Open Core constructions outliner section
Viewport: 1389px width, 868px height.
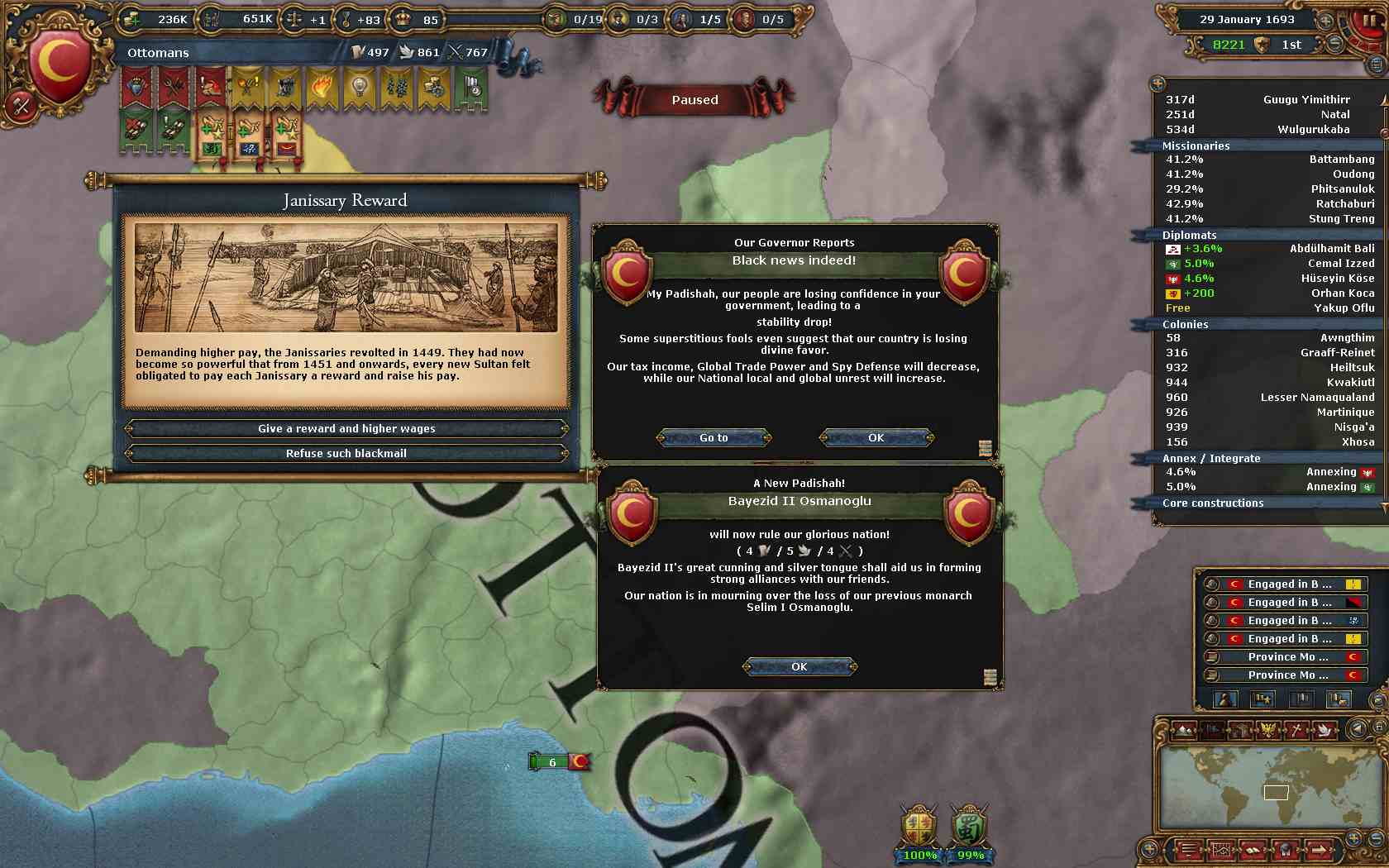(1212, 503)
